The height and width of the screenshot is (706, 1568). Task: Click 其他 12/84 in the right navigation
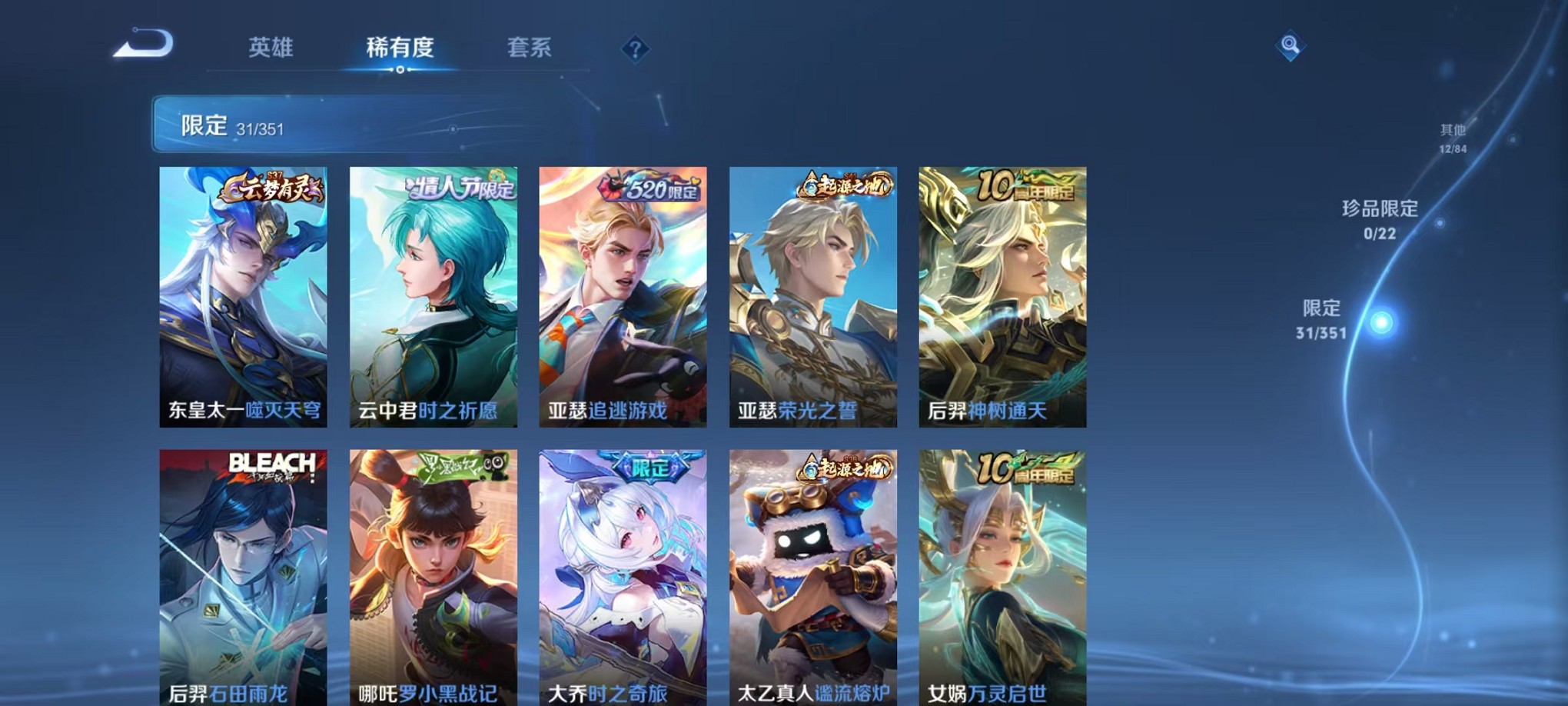click(x=1453, y=138)
